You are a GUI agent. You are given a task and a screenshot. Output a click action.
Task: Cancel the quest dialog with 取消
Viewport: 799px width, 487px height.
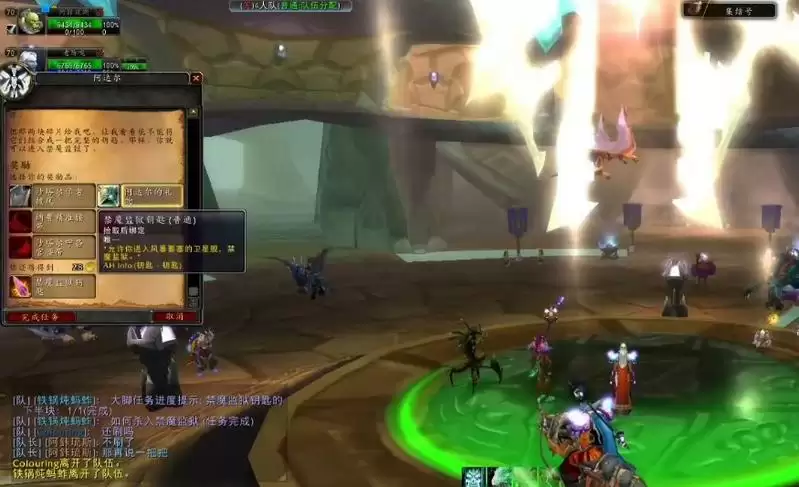tap(174, 316)
